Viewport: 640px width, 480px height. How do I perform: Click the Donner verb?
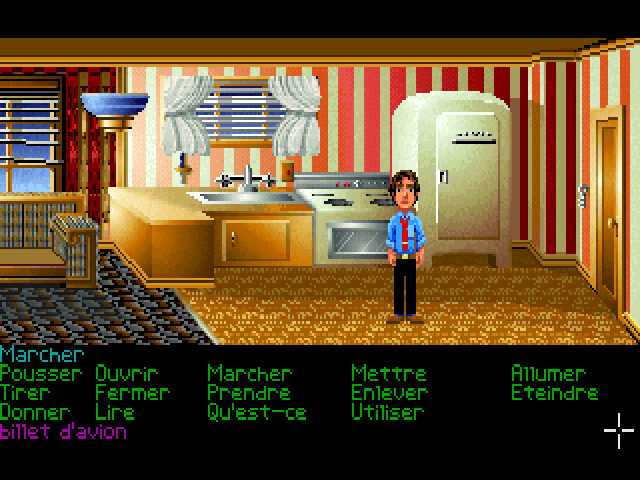pyautogui.click(x=35, y=412)
